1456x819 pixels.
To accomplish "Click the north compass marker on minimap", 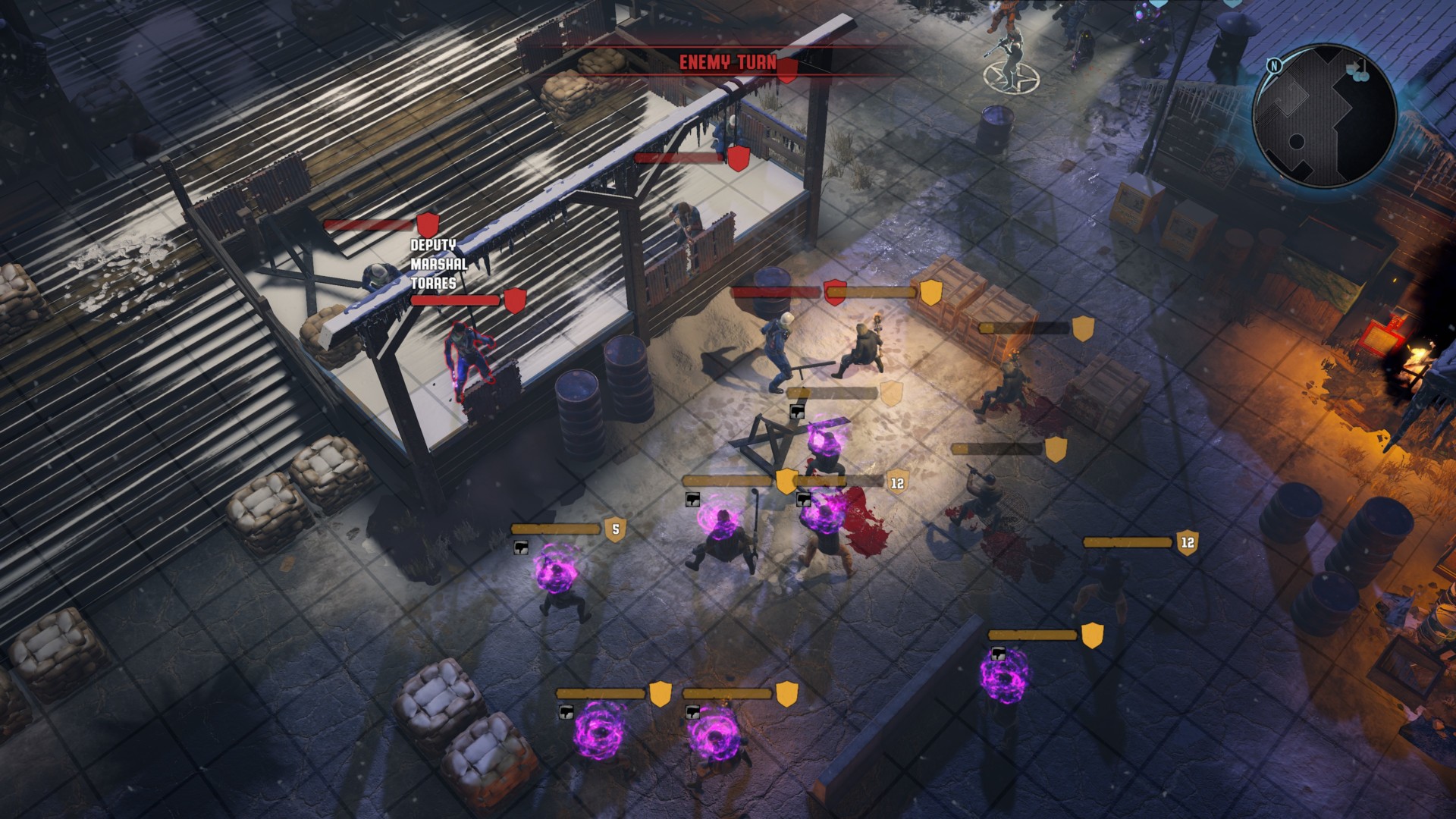I will pyautogui.click(x=1274, y=66).
